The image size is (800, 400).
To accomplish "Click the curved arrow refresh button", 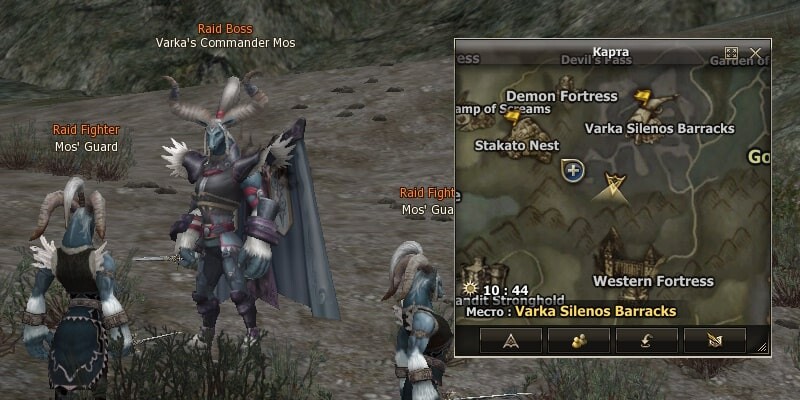I will point(646,340).
